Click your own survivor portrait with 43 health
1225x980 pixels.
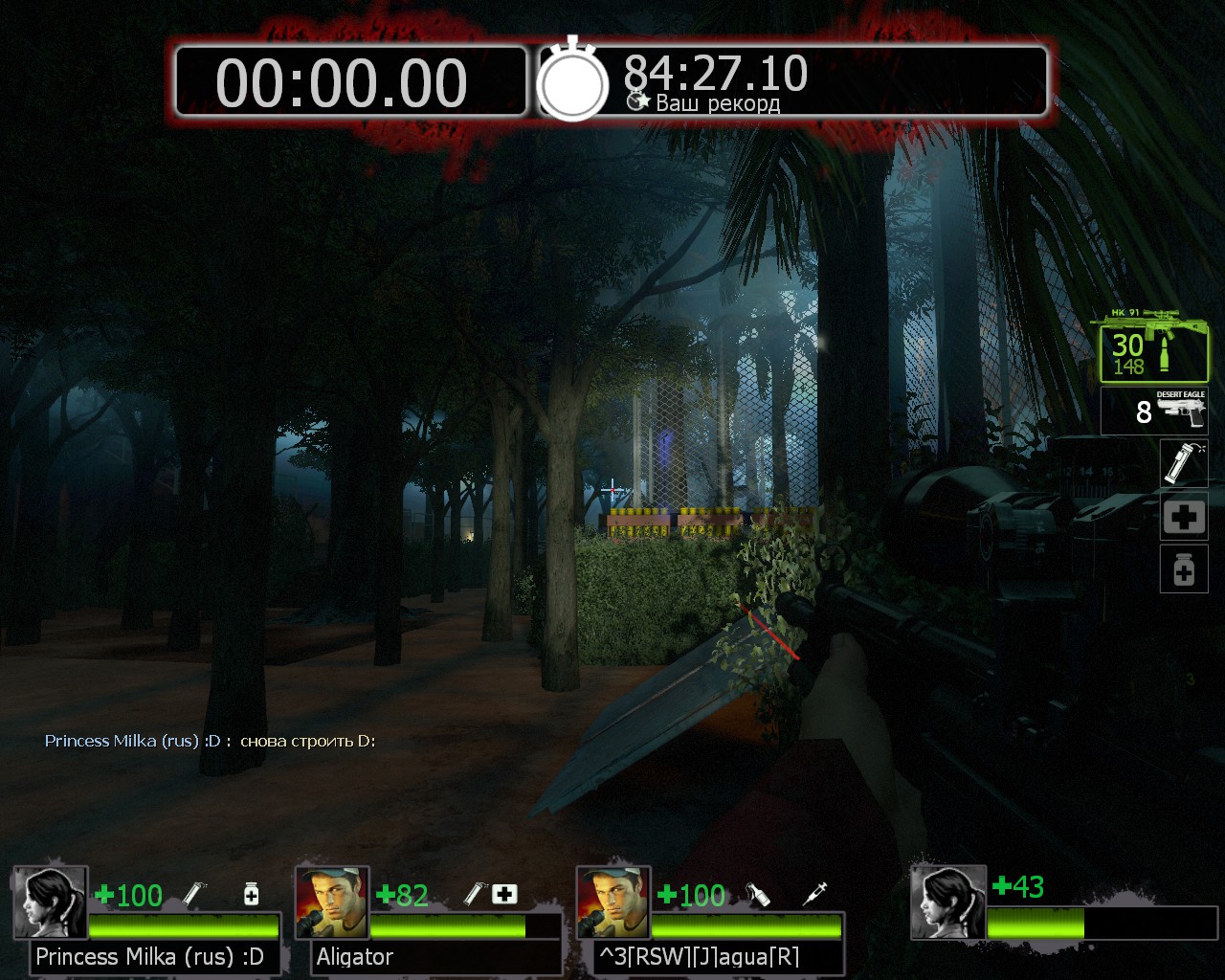(947, 902)
